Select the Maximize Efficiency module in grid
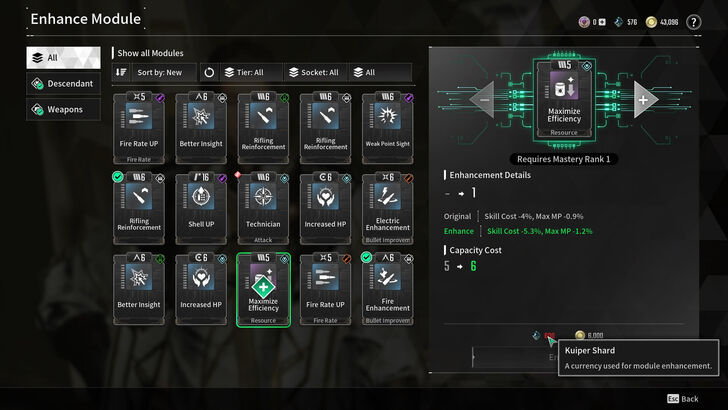The height and width of the screenshot is (410, 728). 263,288
